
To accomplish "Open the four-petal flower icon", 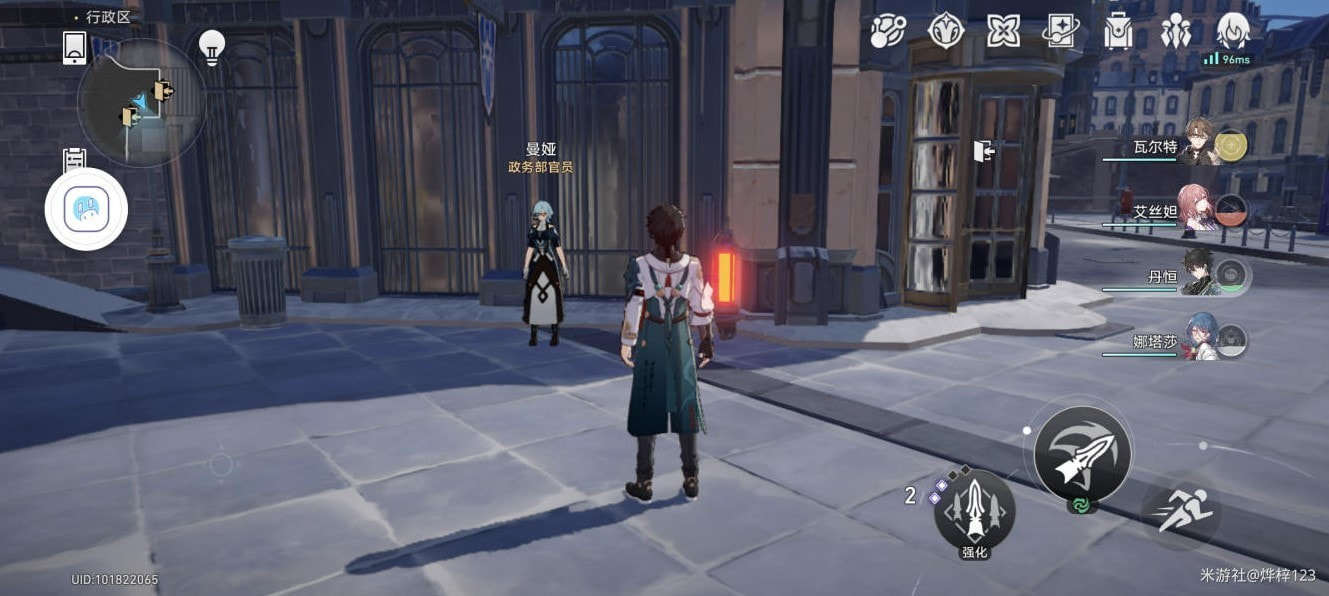I will pyautogui.click(x=1003, y=31).
